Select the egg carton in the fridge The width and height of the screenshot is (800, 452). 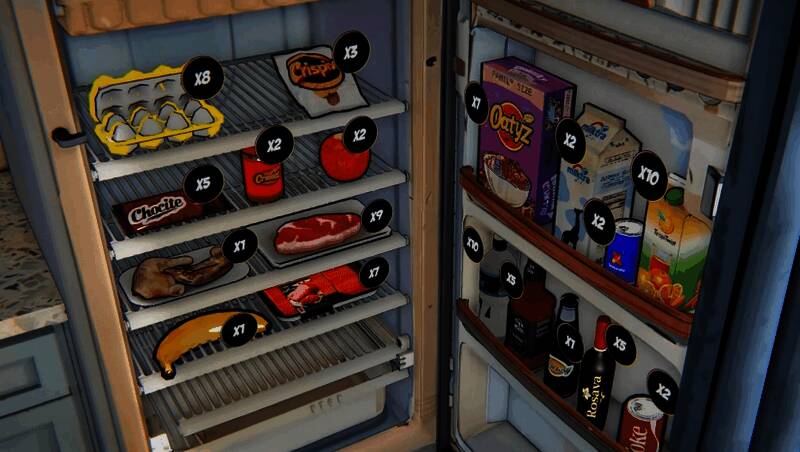[x=155, y=113]
